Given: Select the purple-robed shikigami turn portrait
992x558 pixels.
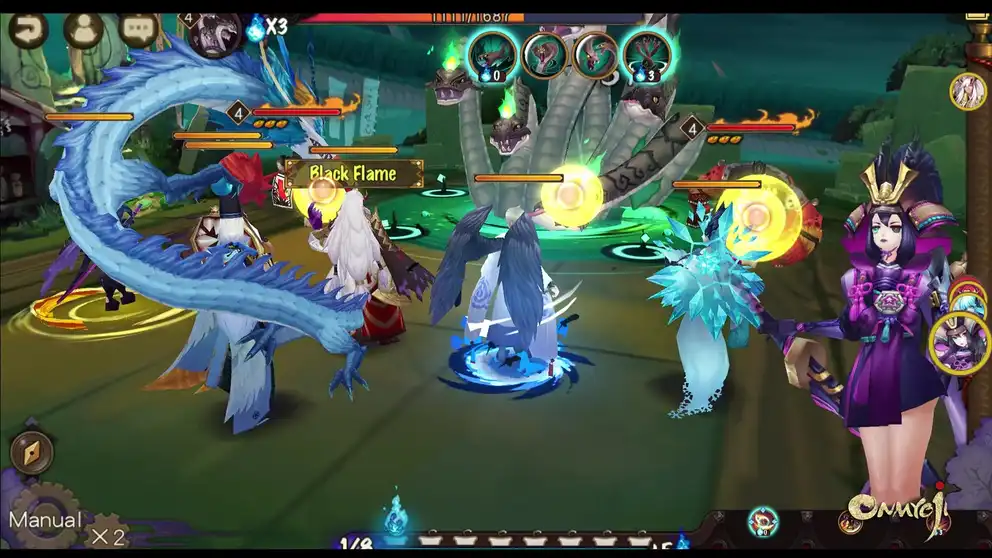Looking at the screenshot, I should [x=959, y=343].
